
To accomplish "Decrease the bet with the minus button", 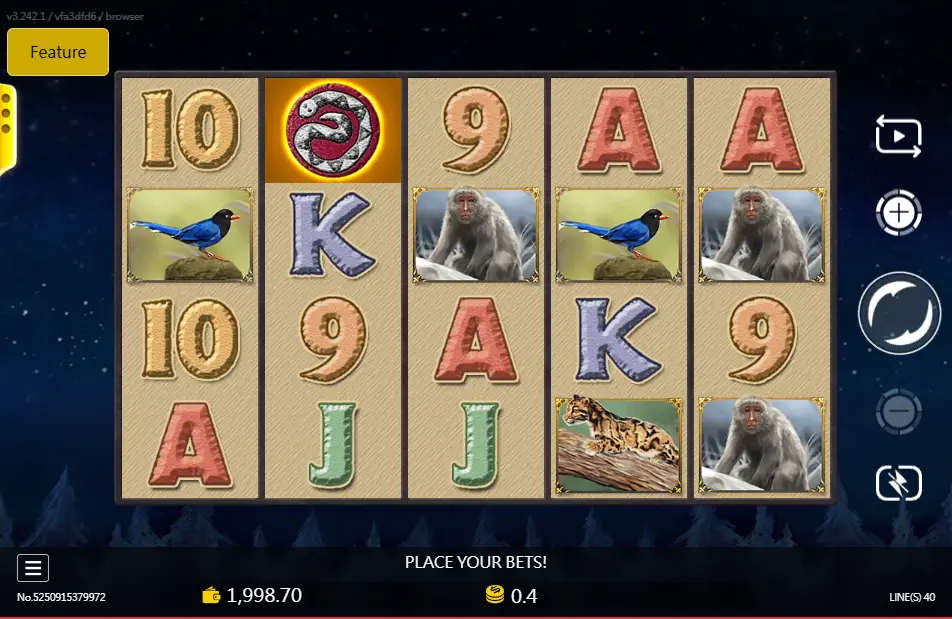I will [898, 411].
